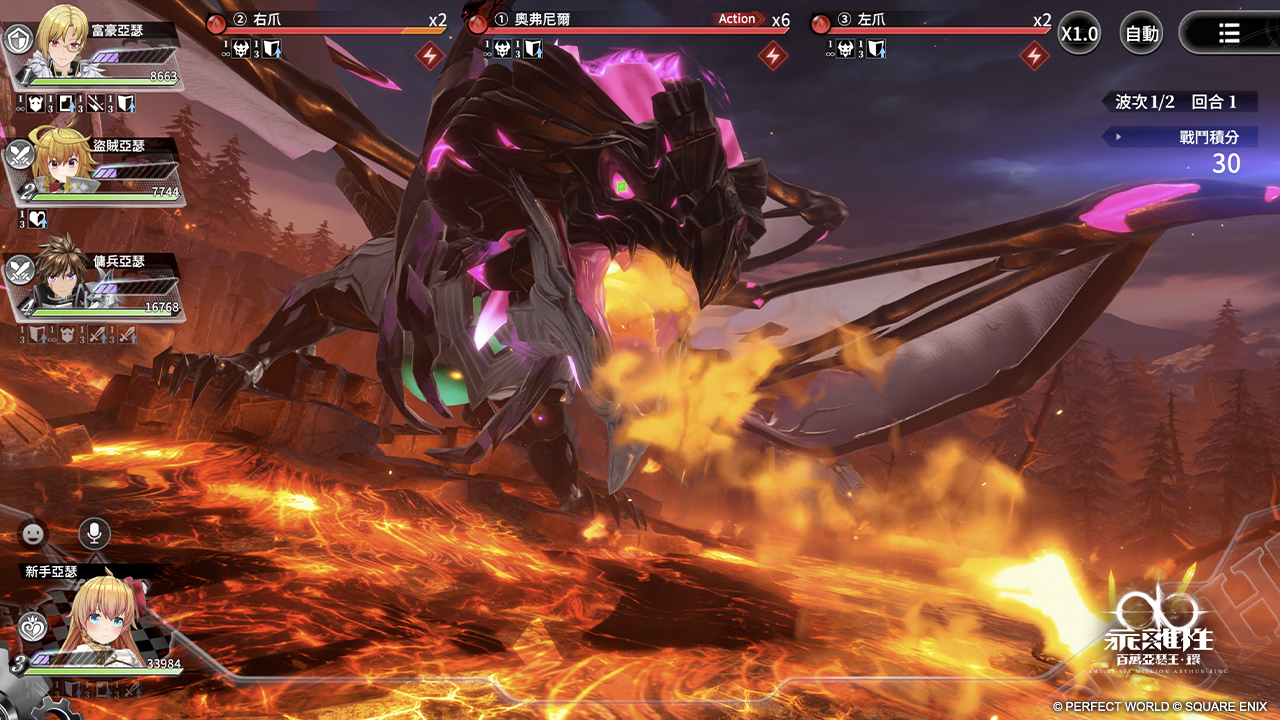Image resolution: width=1280 pixels, height=720 pixels.
Task: Target the 左爪 enemy bar
Action: click(931, 23)
